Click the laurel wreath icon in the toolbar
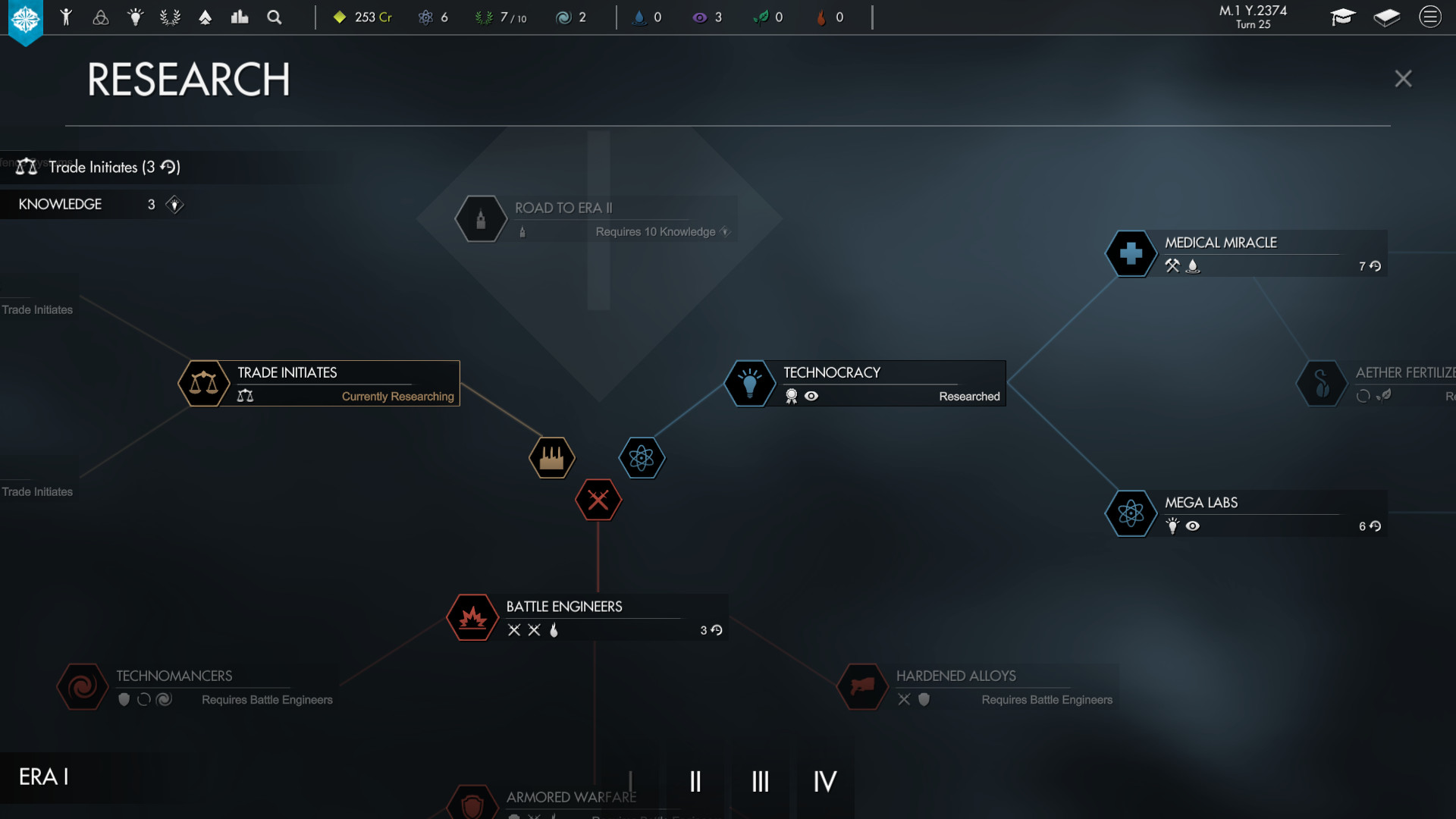This screenshot has width=1456, height=819. [170, 17]
